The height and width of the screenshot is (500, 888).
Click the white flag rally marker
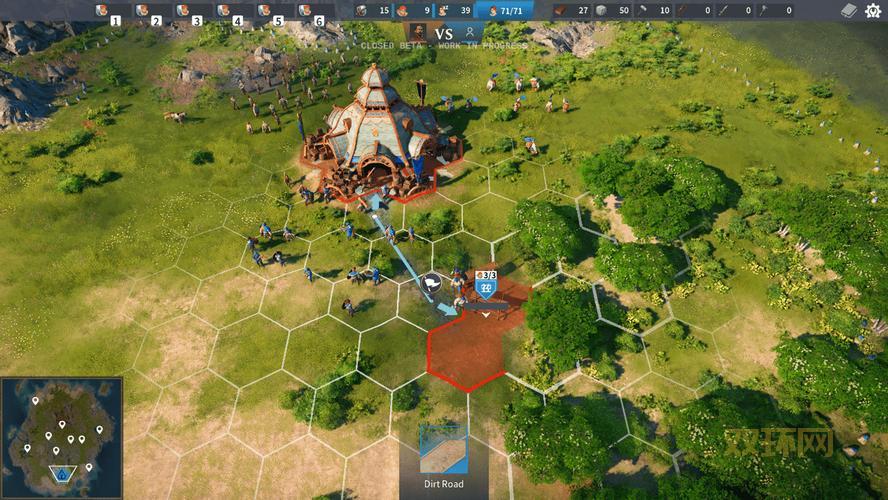[432, 283]
